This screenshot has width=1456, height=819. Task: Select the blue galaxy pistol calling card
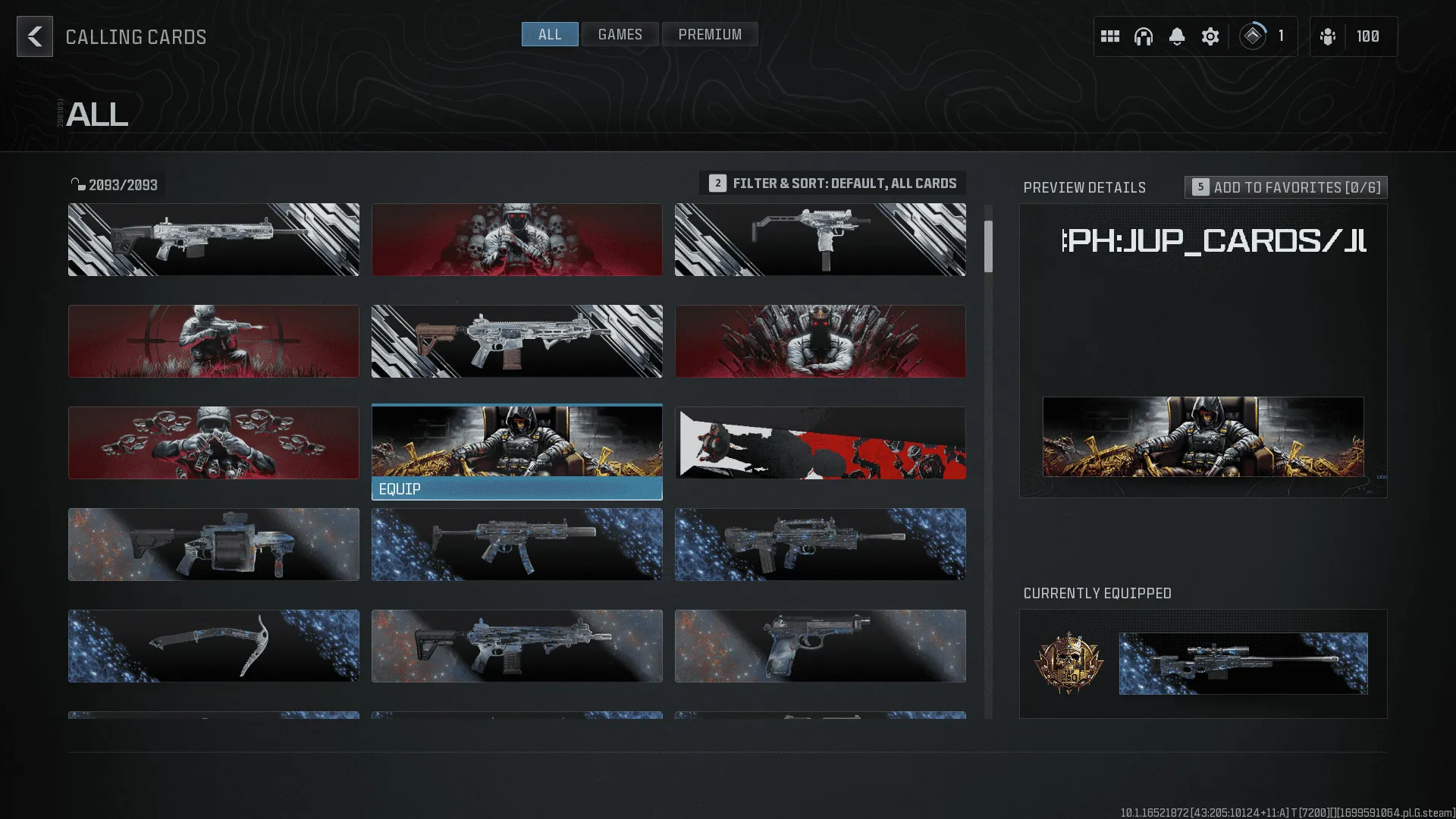[x=820, y=646]
